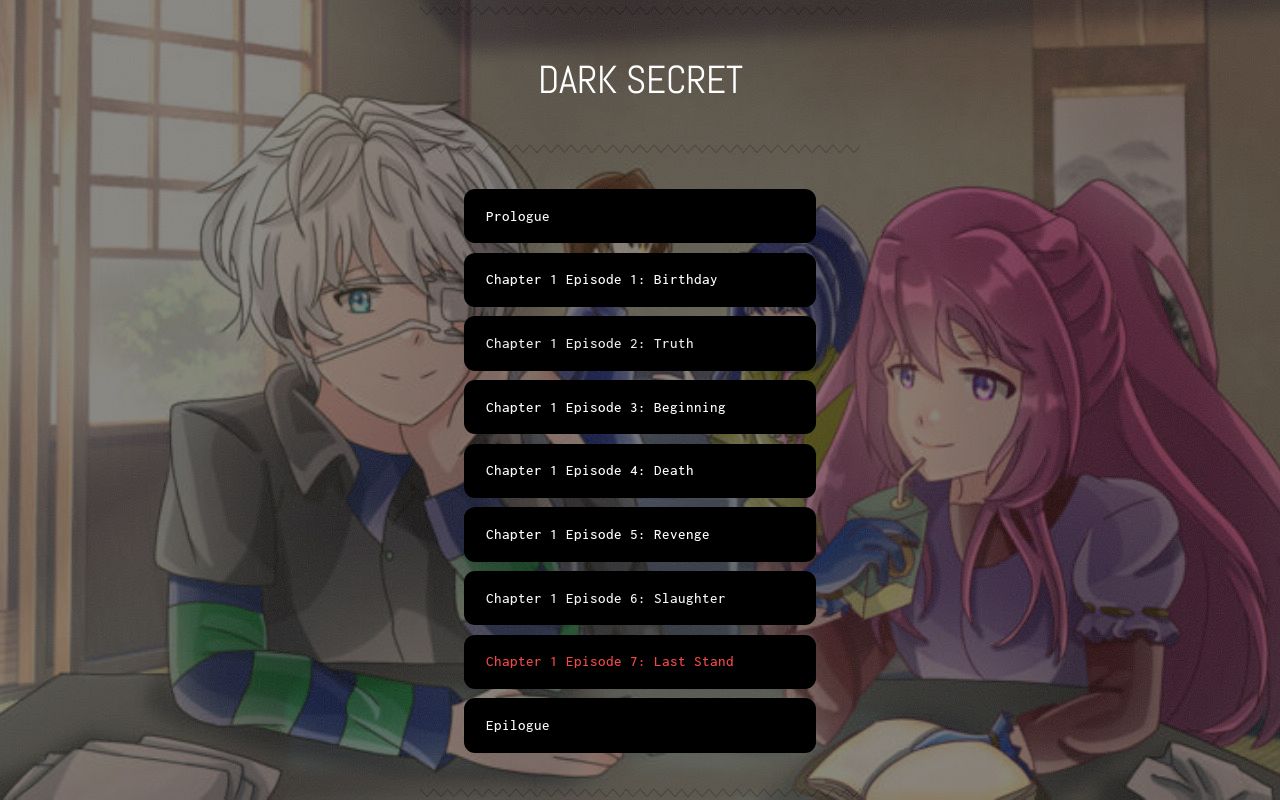Play Chapter 1 Episode 3: Beginning
The height and width of the screenshot is (800, 1280).
click(640, 407)
